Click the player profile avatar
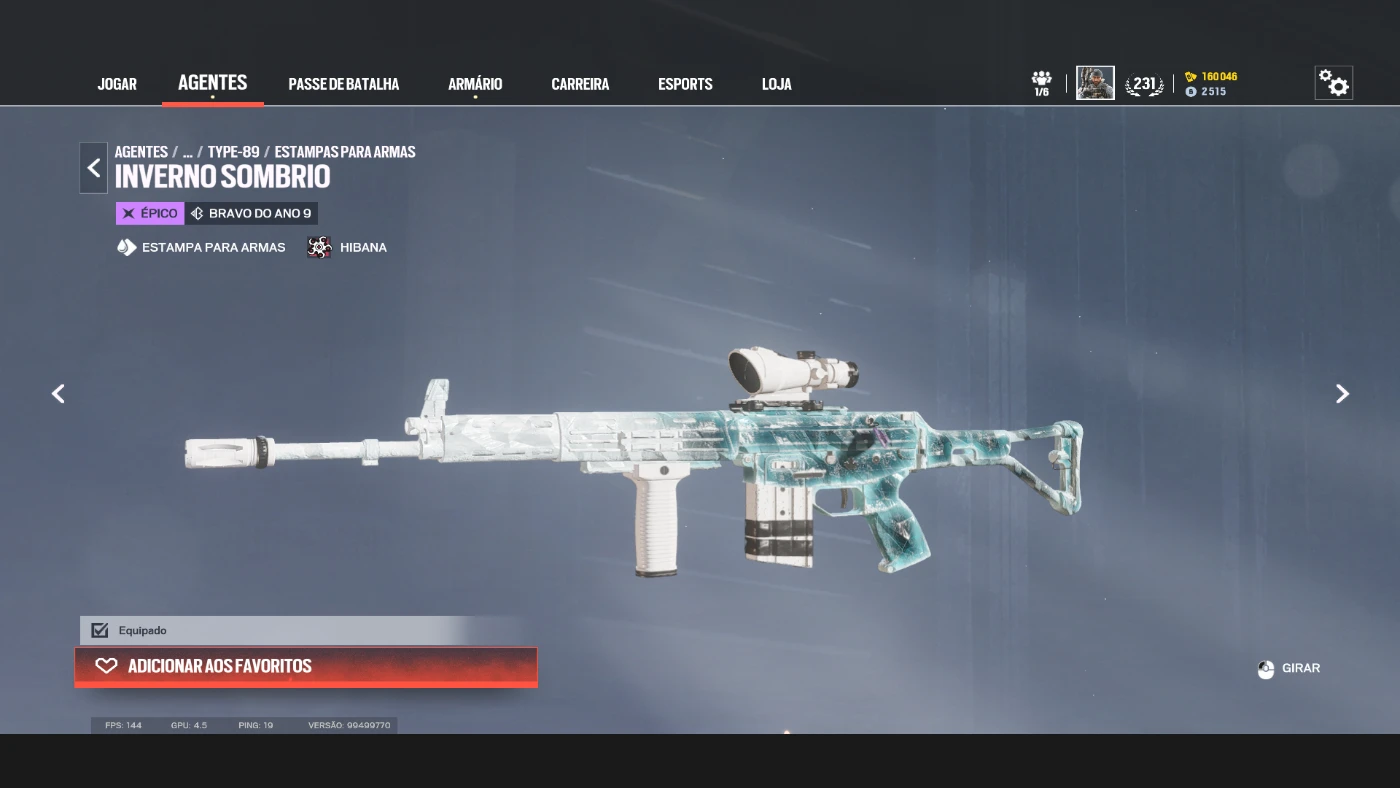Screen dimensions: 1400x788 pyautogui.click(x=1095, y=83)
